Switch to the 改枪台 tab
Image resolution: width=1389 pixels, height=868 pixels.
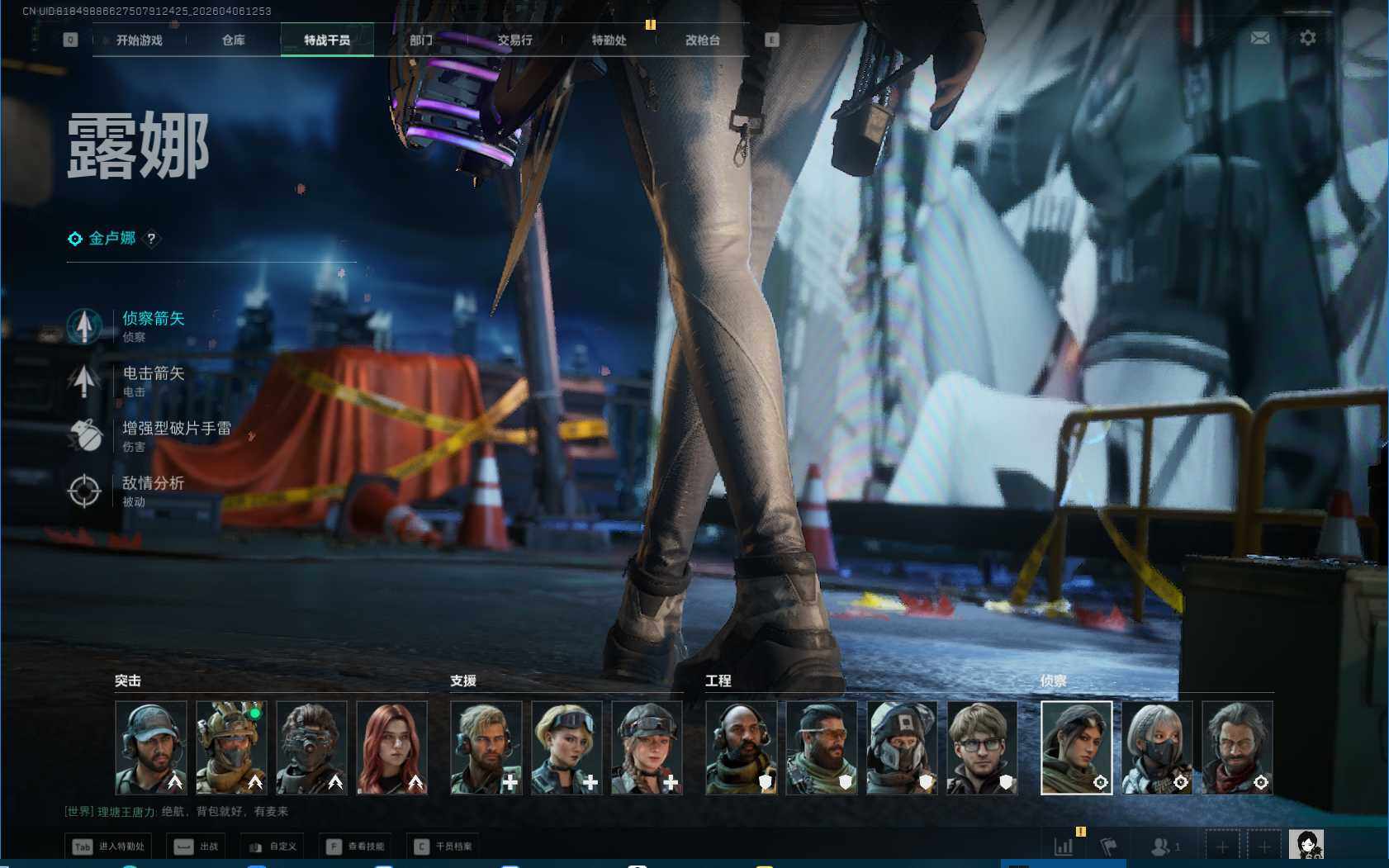point(703,40)
